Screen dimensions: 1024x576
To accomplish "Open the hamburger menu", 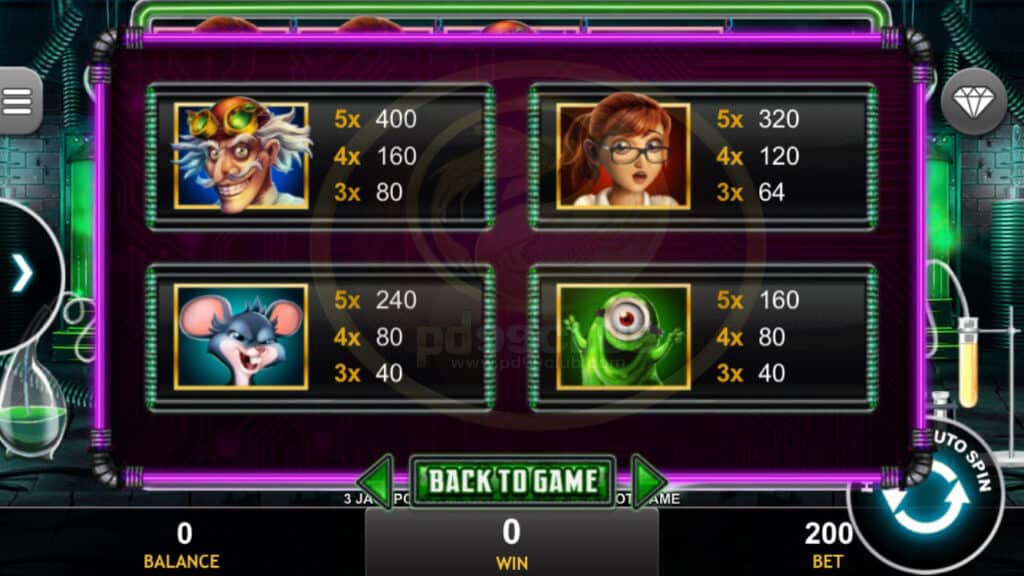I will click(19, 101).
